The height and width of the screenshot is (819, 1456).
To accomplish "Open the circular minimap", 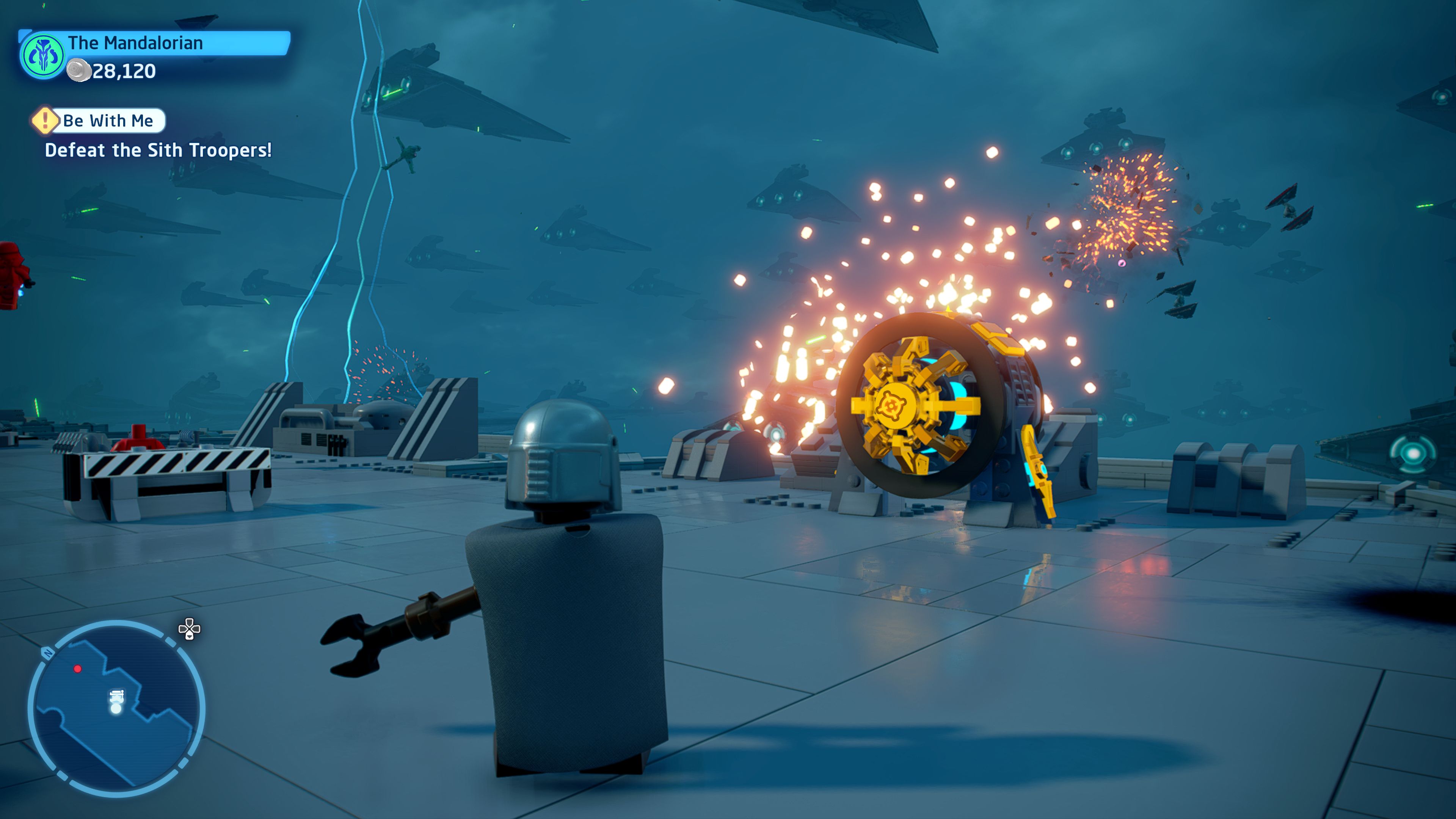I will tap(116, 708).
